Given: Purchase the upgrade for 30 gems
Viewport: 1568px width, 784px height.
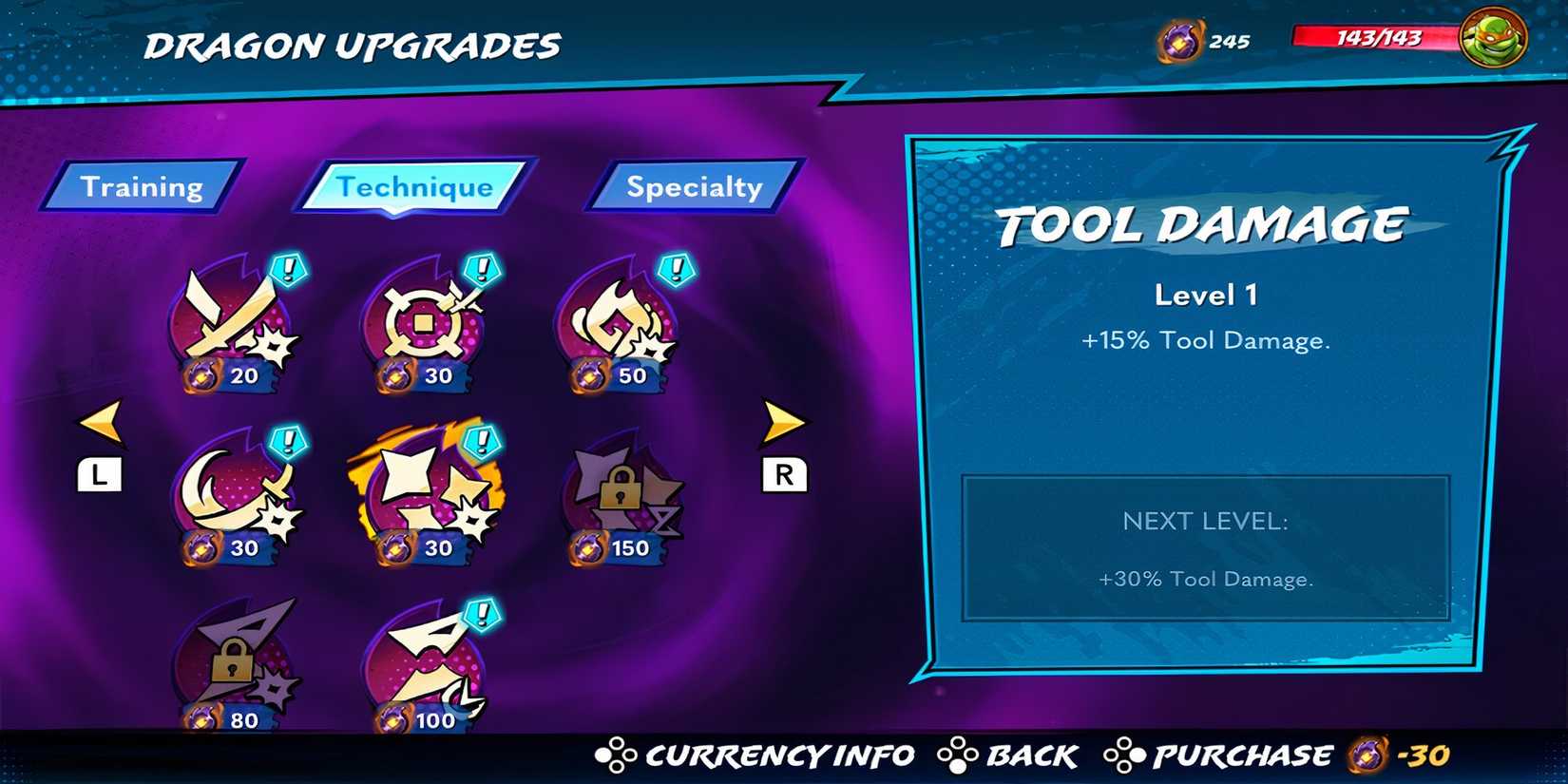Looking at the screenshot, I should pyautogui.click(x=1242, y=755).
